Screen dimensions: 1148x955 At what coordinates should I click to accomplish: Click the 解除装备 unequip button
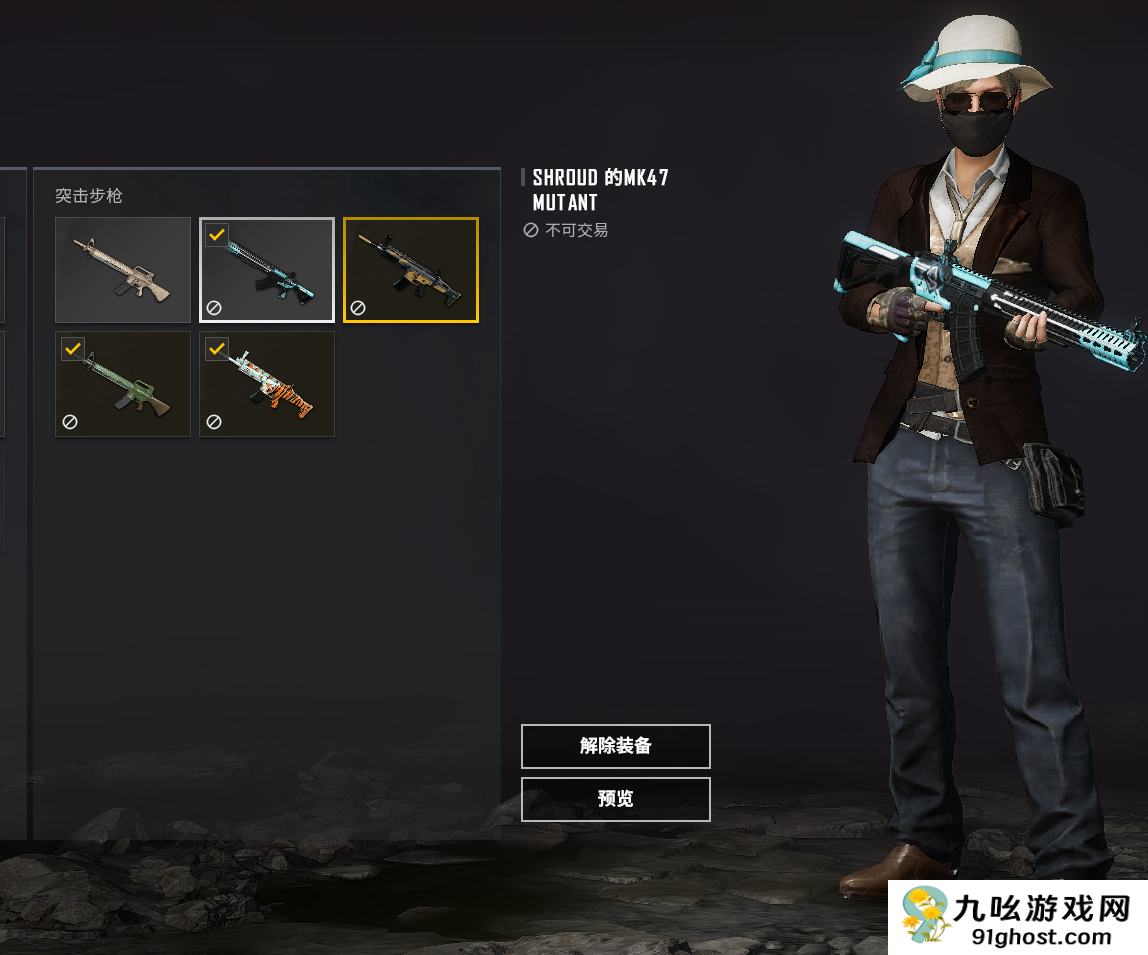615,746
